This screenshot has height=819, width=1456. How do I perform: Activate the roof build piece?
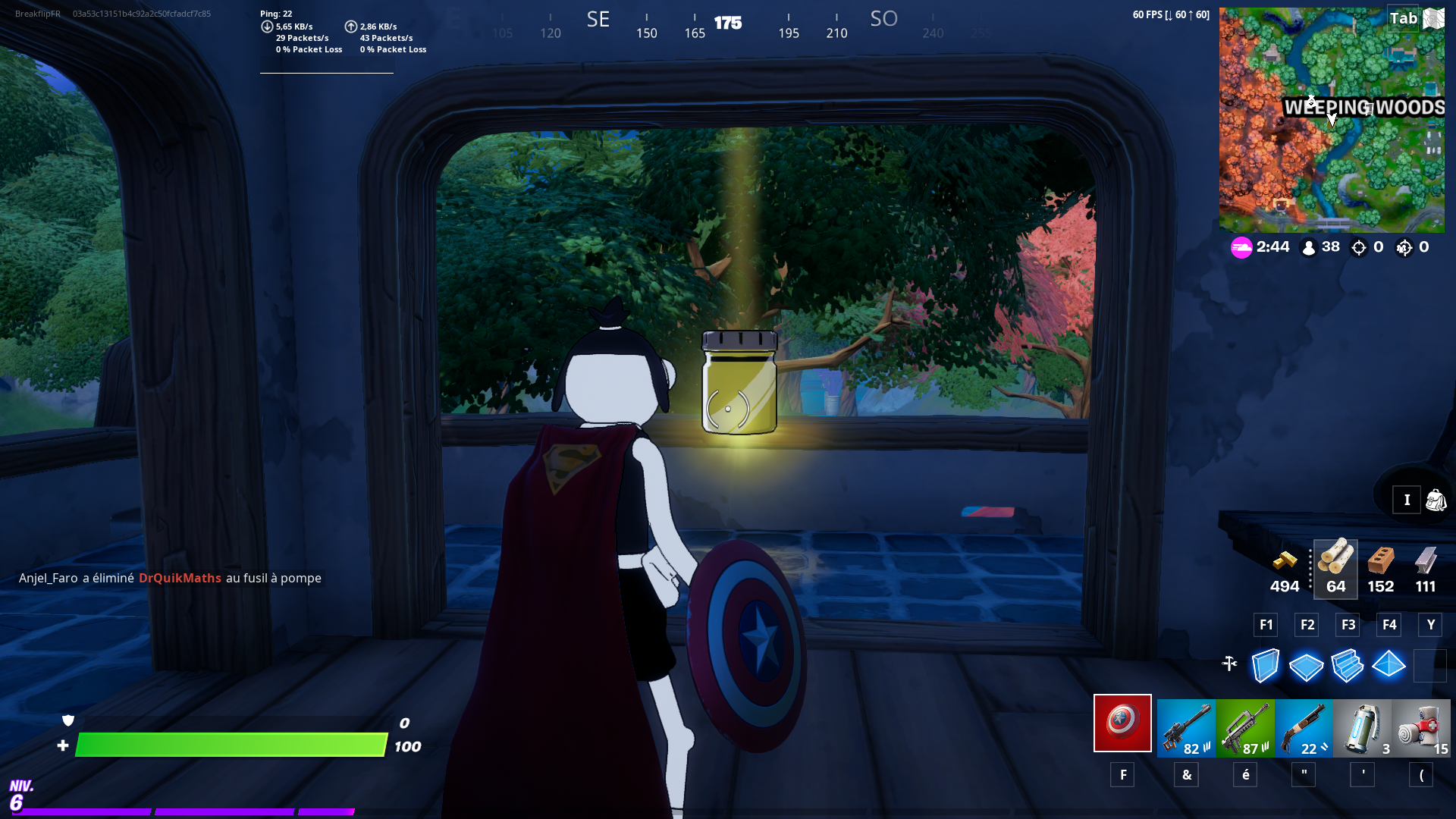1389,665
